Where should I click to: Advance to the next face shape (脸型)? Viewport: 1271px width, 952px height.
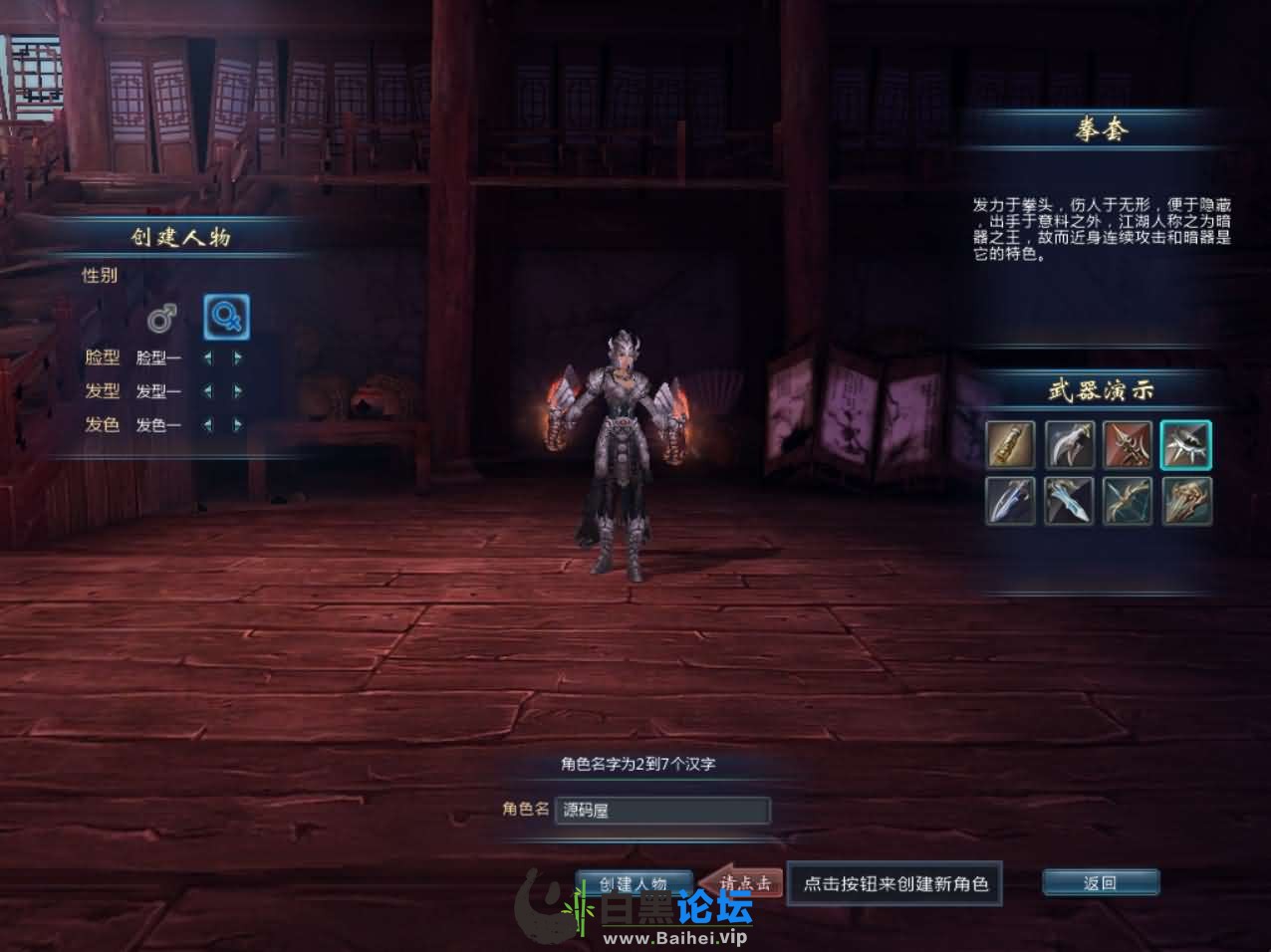237,358
